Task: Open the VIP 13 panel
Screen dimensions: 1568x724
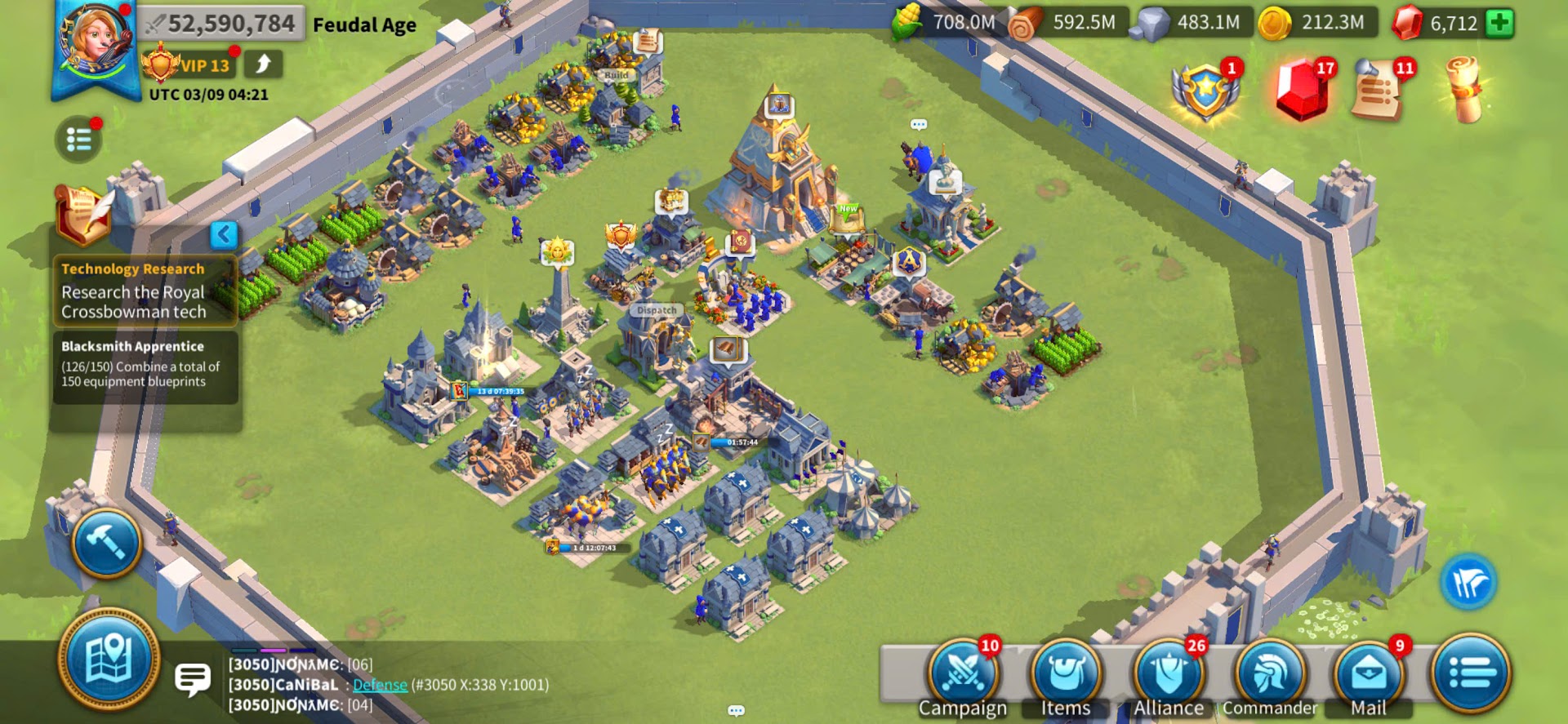Action: click(189, 65)
